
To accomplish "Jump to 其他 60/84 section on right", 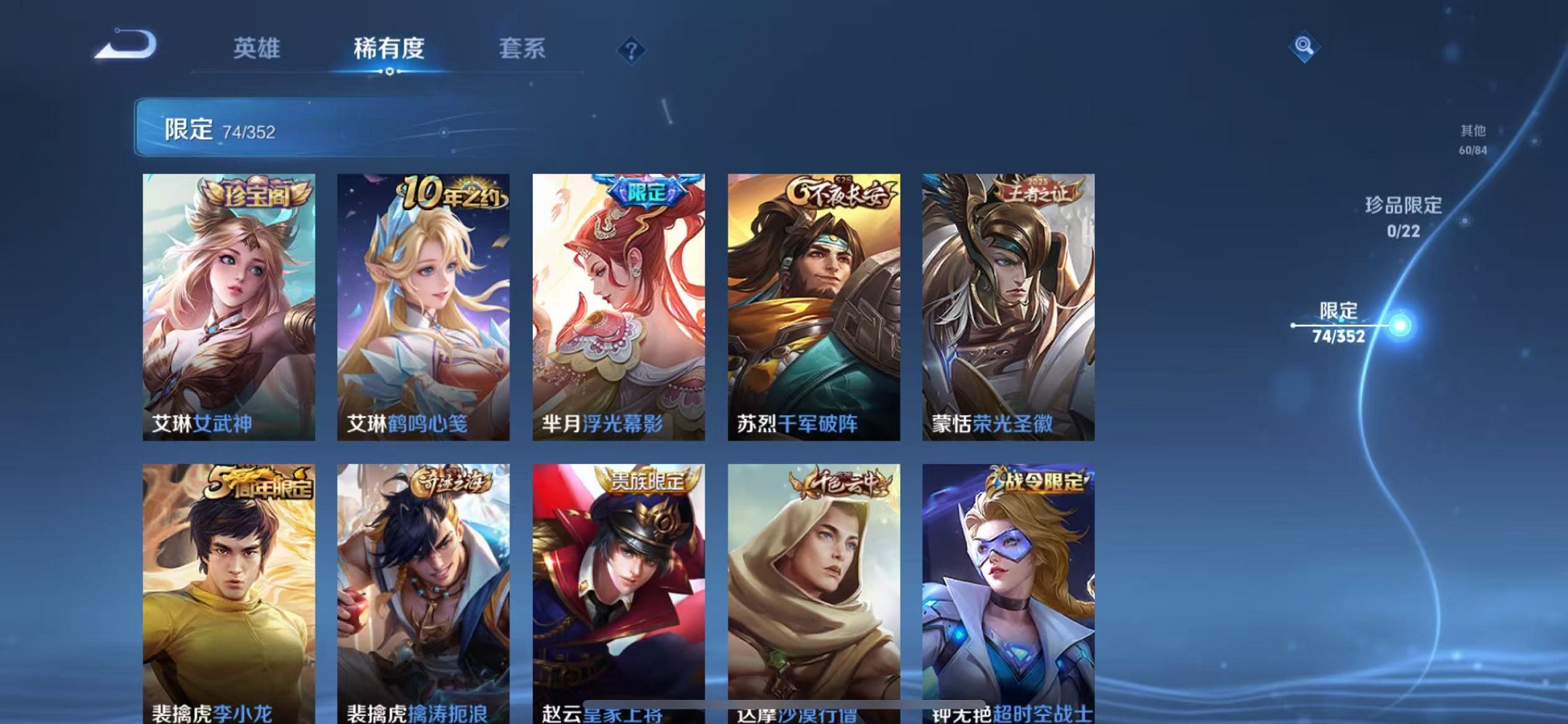I will tap(1472, 138).
